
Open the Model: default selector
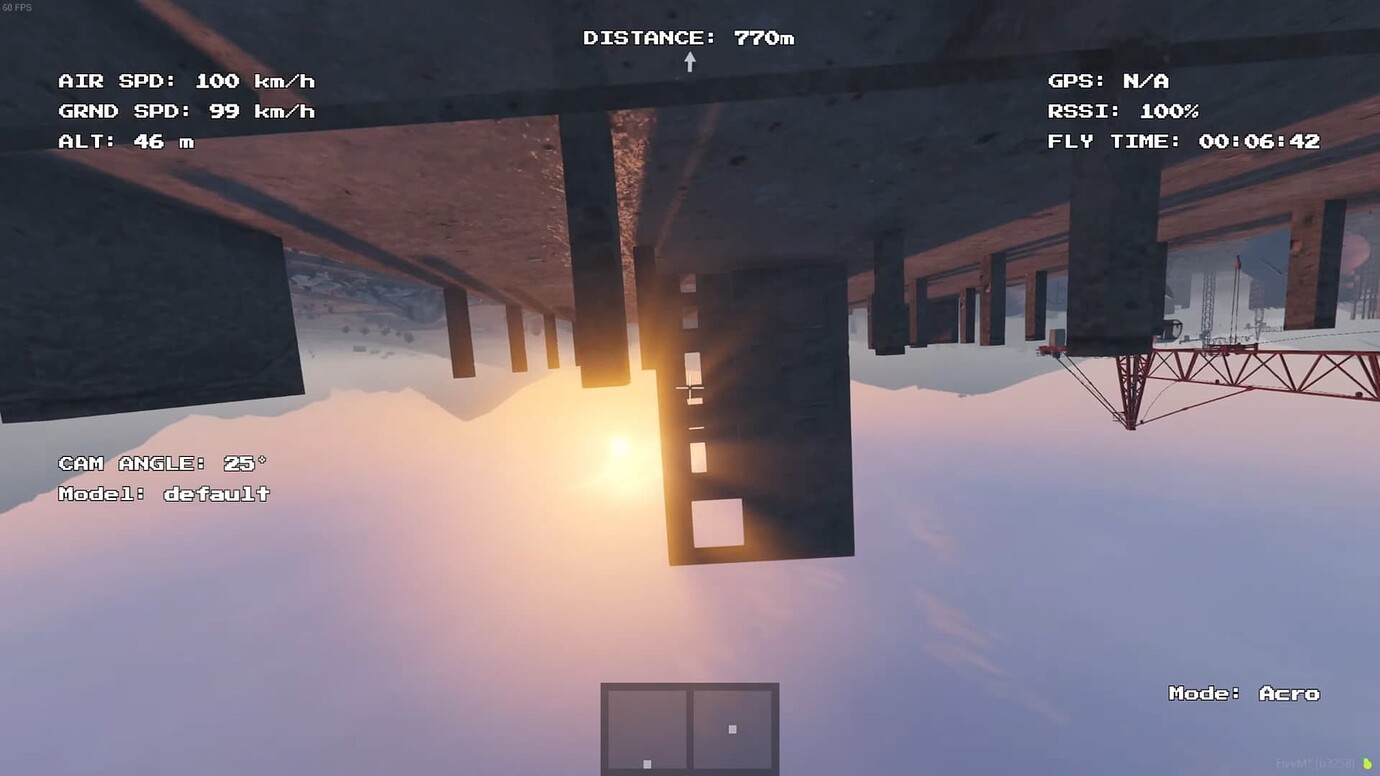coord(163,493)
